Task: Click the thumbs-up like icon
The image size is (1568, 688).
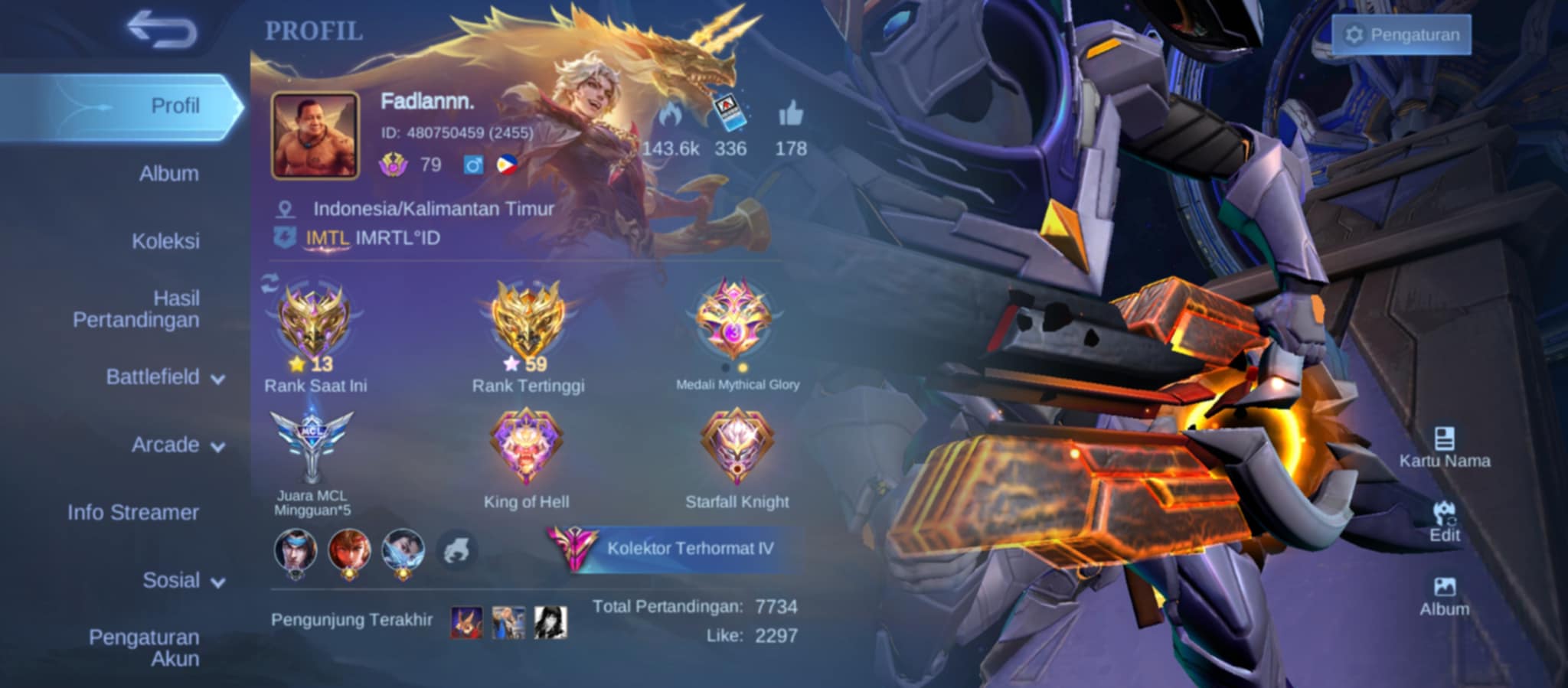Action: coord(791,115)
